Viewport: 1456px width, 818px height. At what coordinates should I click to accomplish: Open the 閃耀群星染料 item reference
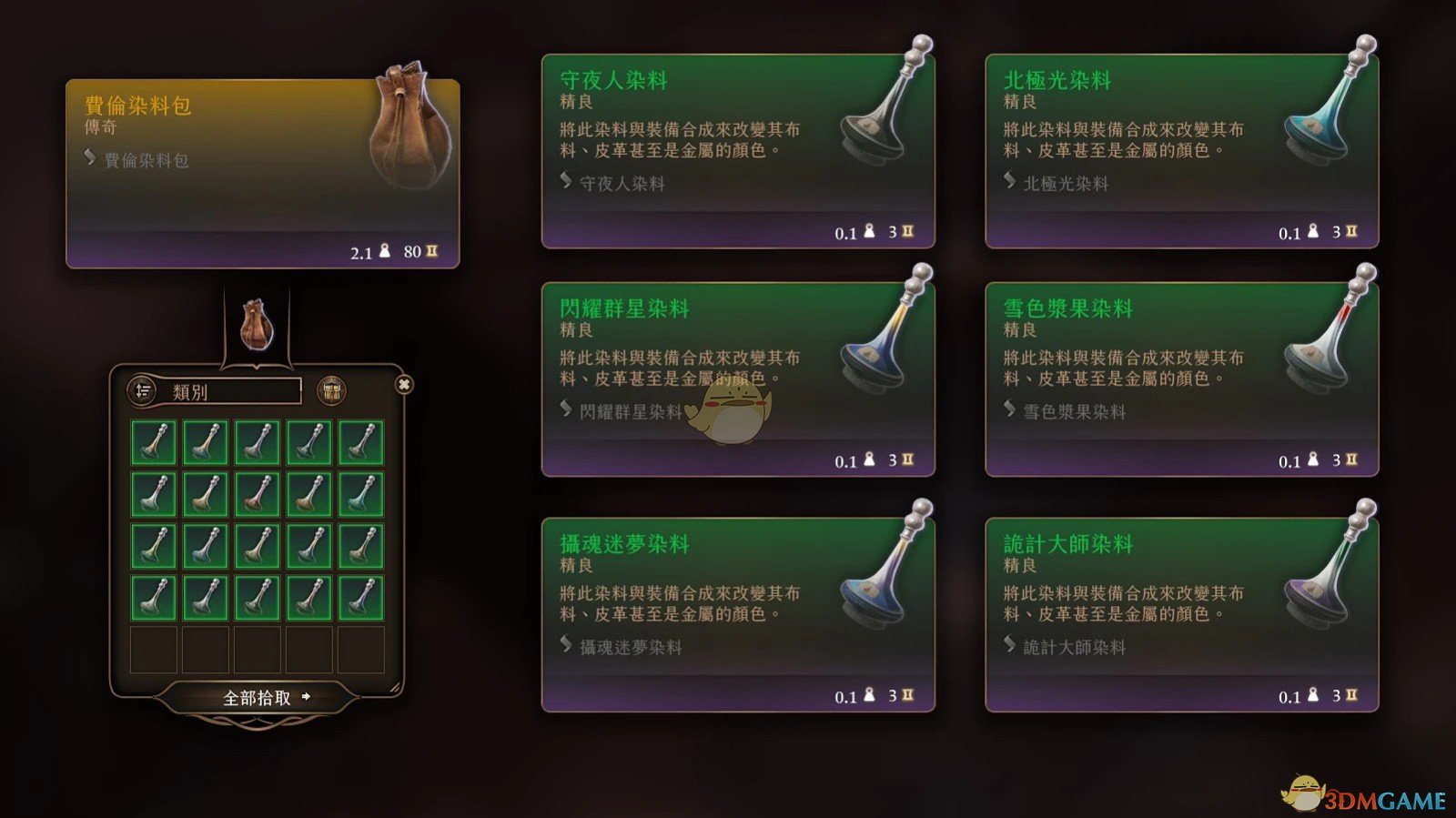pos(629,412)
